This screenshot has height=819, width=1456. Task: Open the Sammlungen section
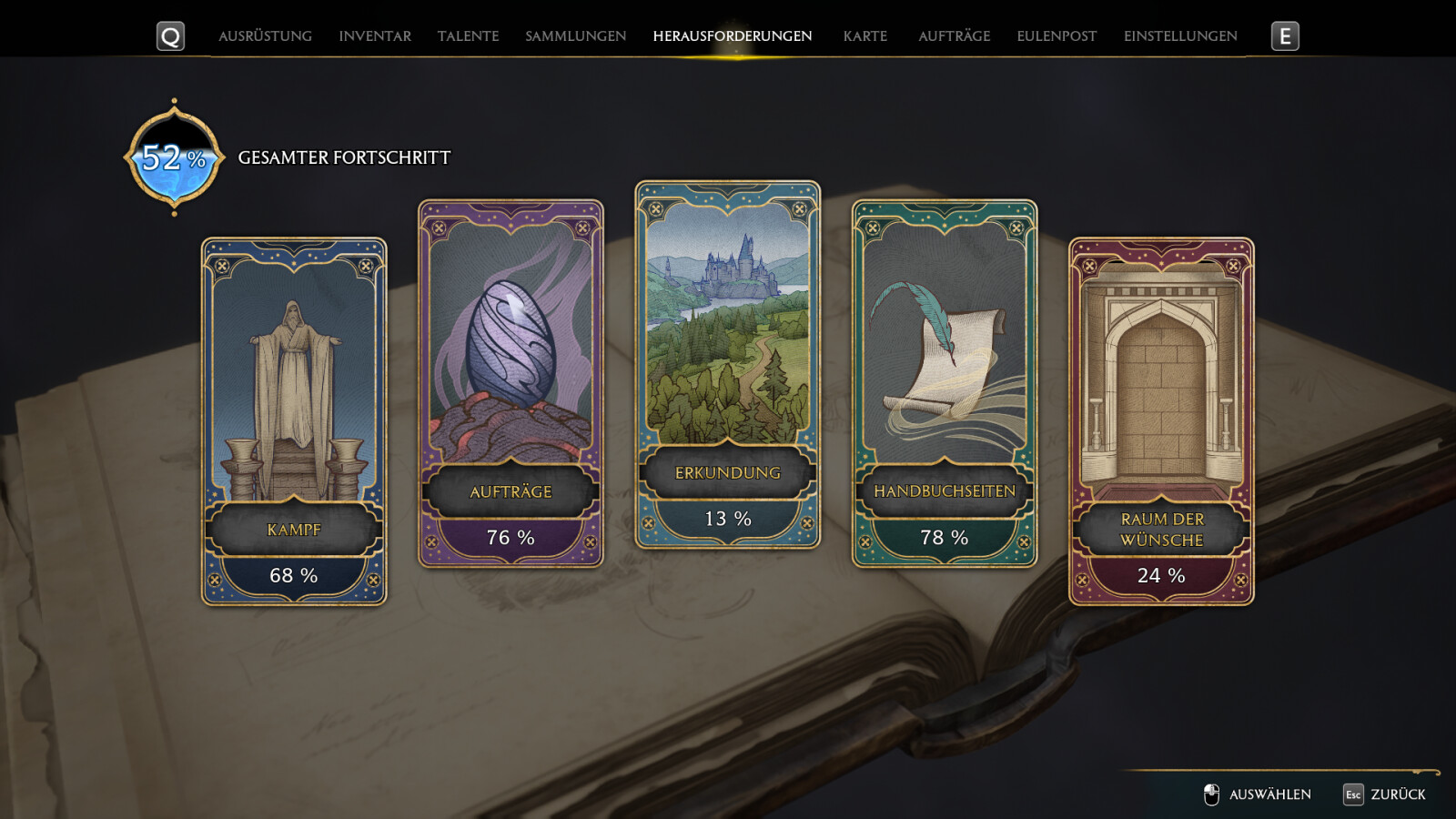pos(575,36)
